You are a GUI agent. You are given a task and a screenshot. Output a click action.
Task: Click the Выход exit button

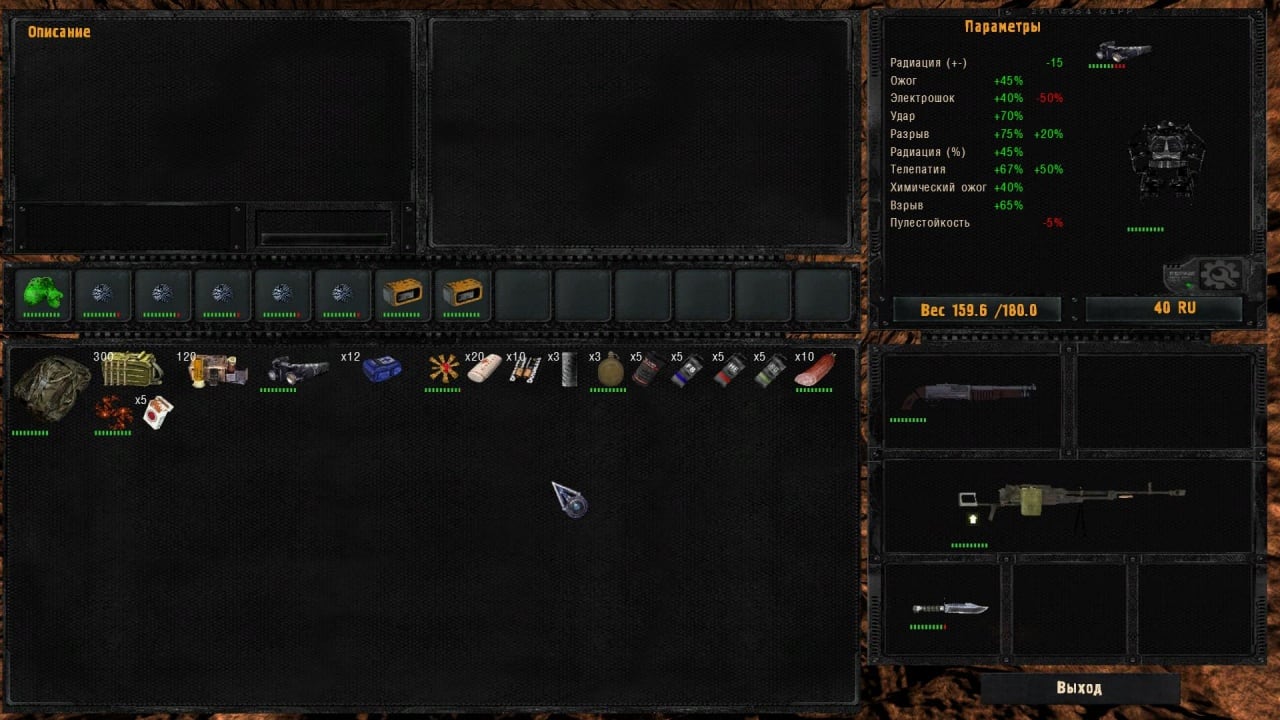click(x=1079, y=688)
